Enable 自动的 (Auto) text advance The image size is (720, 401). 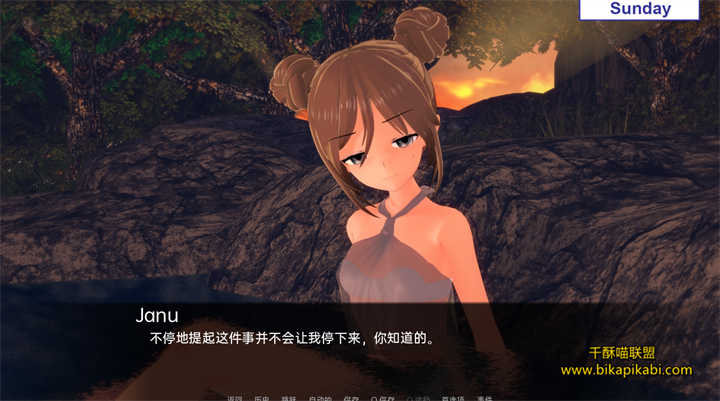(x=320, y=398)
